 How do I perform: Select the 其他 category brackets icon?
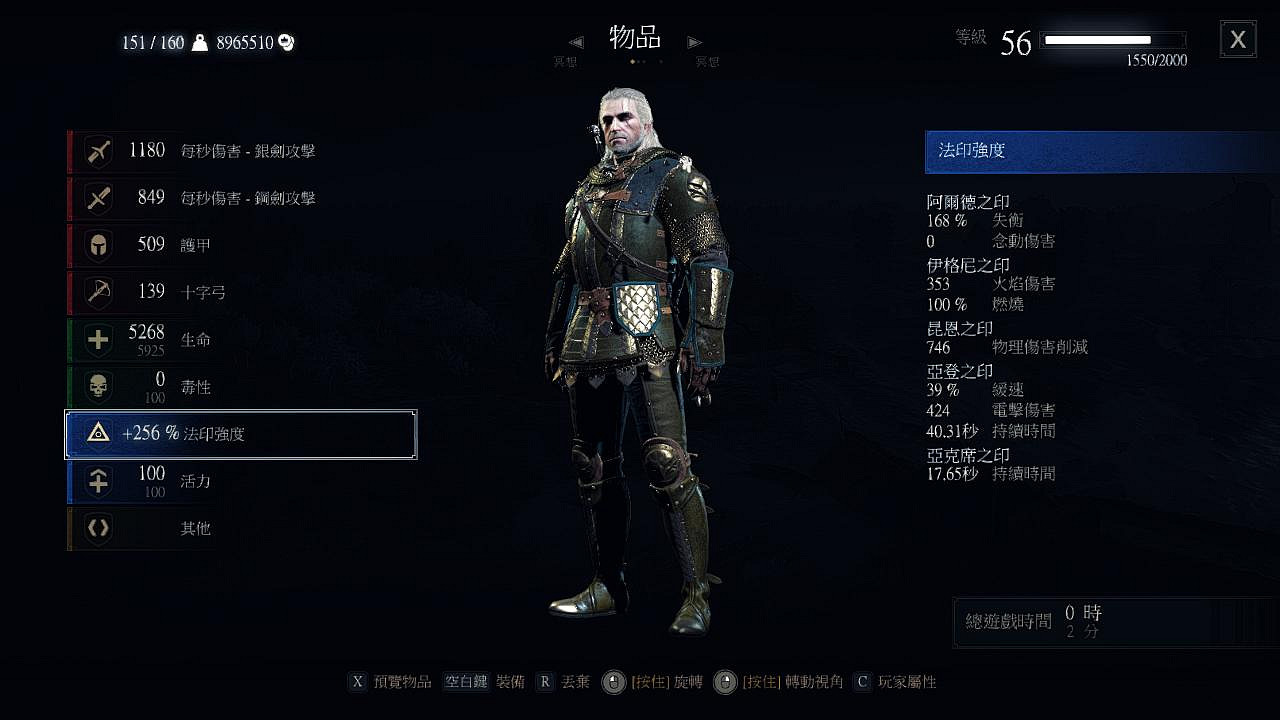(97, 528)
